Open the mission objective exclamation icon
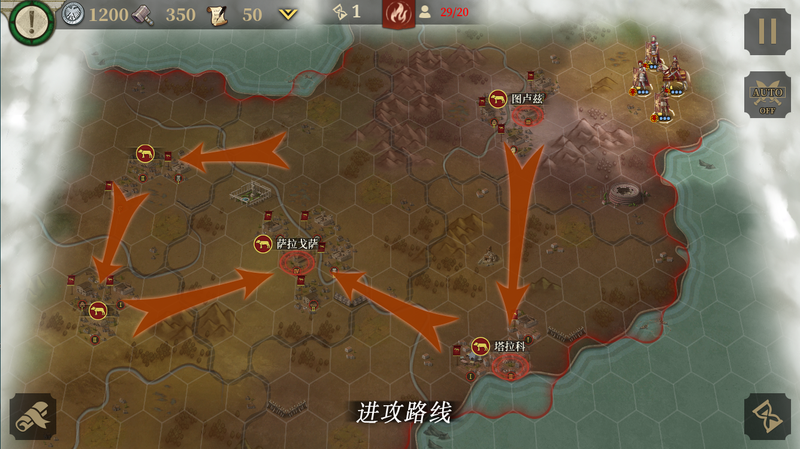 point(30,20)
